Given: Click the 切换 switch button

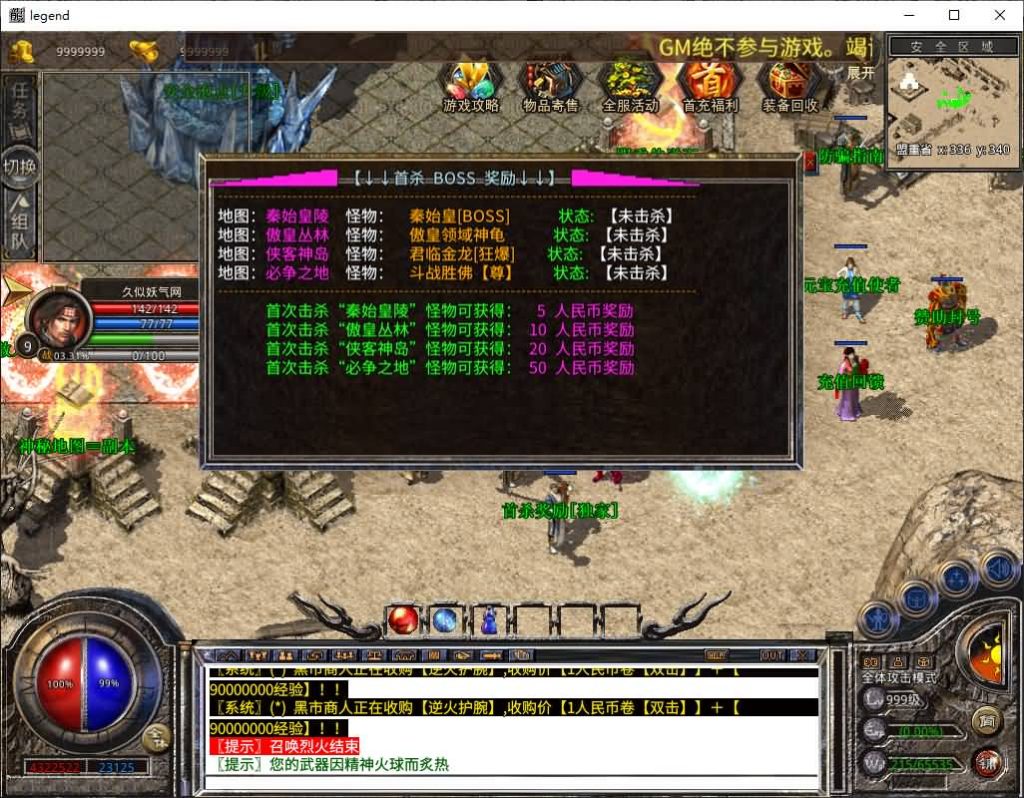Looking at the screenshot, I should click(20, 166).
